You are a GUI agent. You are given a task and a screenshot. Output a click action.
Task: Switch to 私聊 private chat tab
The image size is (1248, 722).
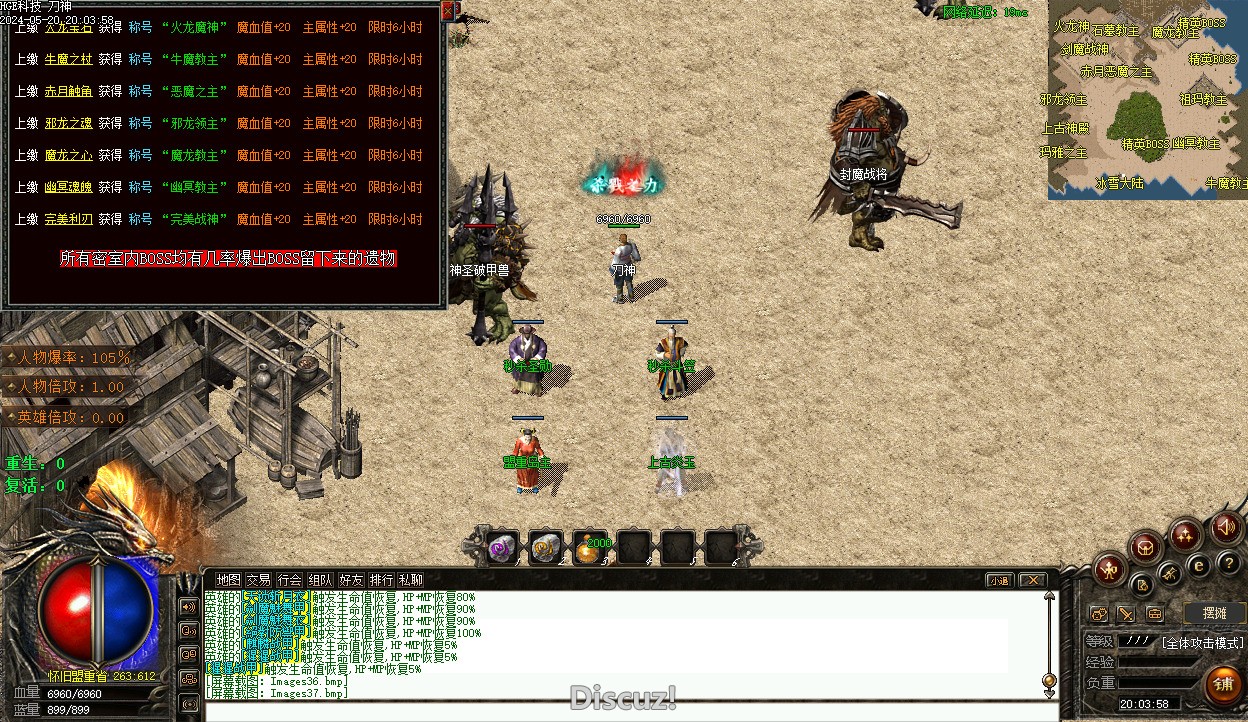click(411, 580)
